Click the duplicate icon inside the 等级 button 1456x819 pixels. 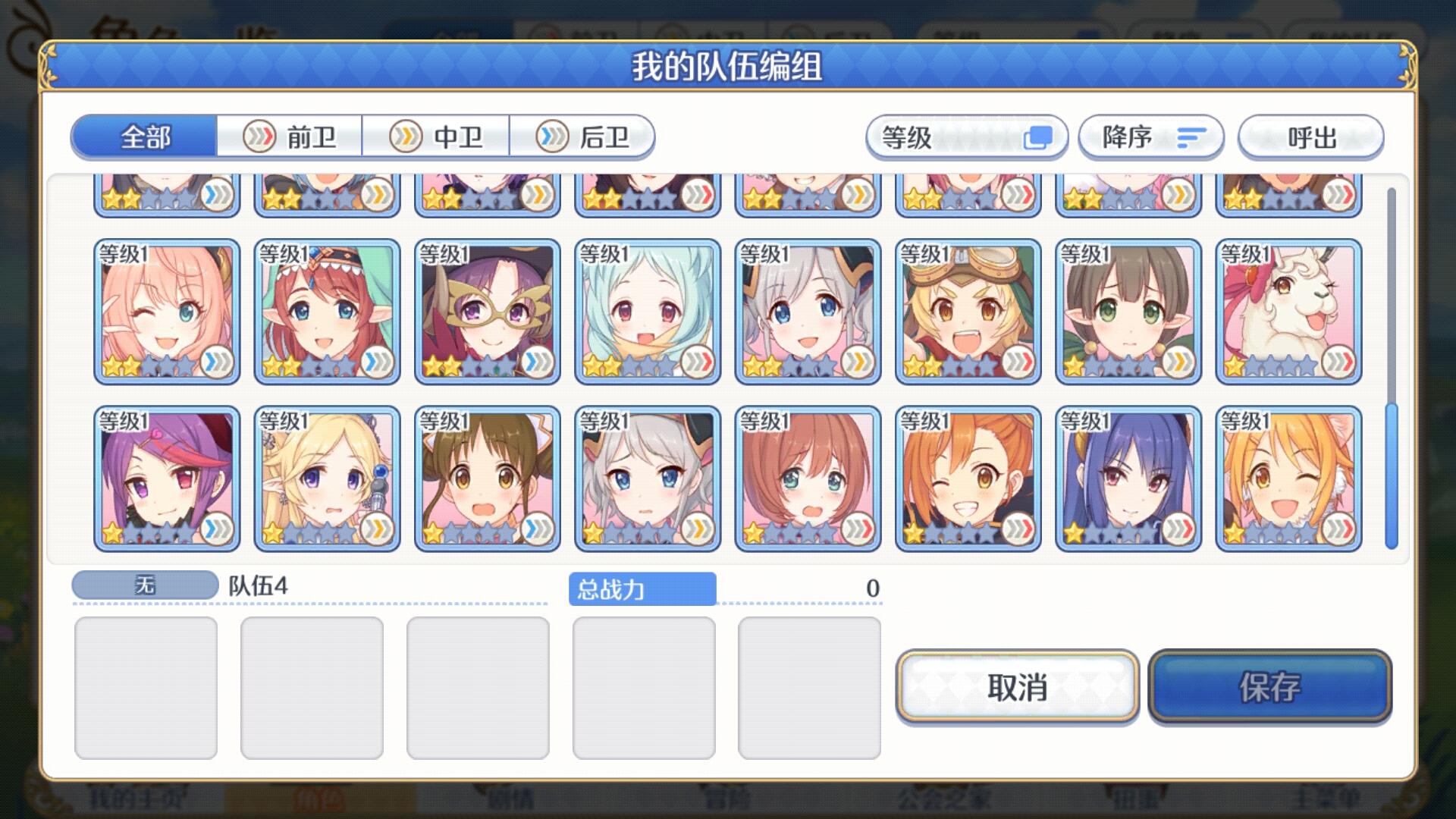pyautogui.click(x=1037, y=137)
